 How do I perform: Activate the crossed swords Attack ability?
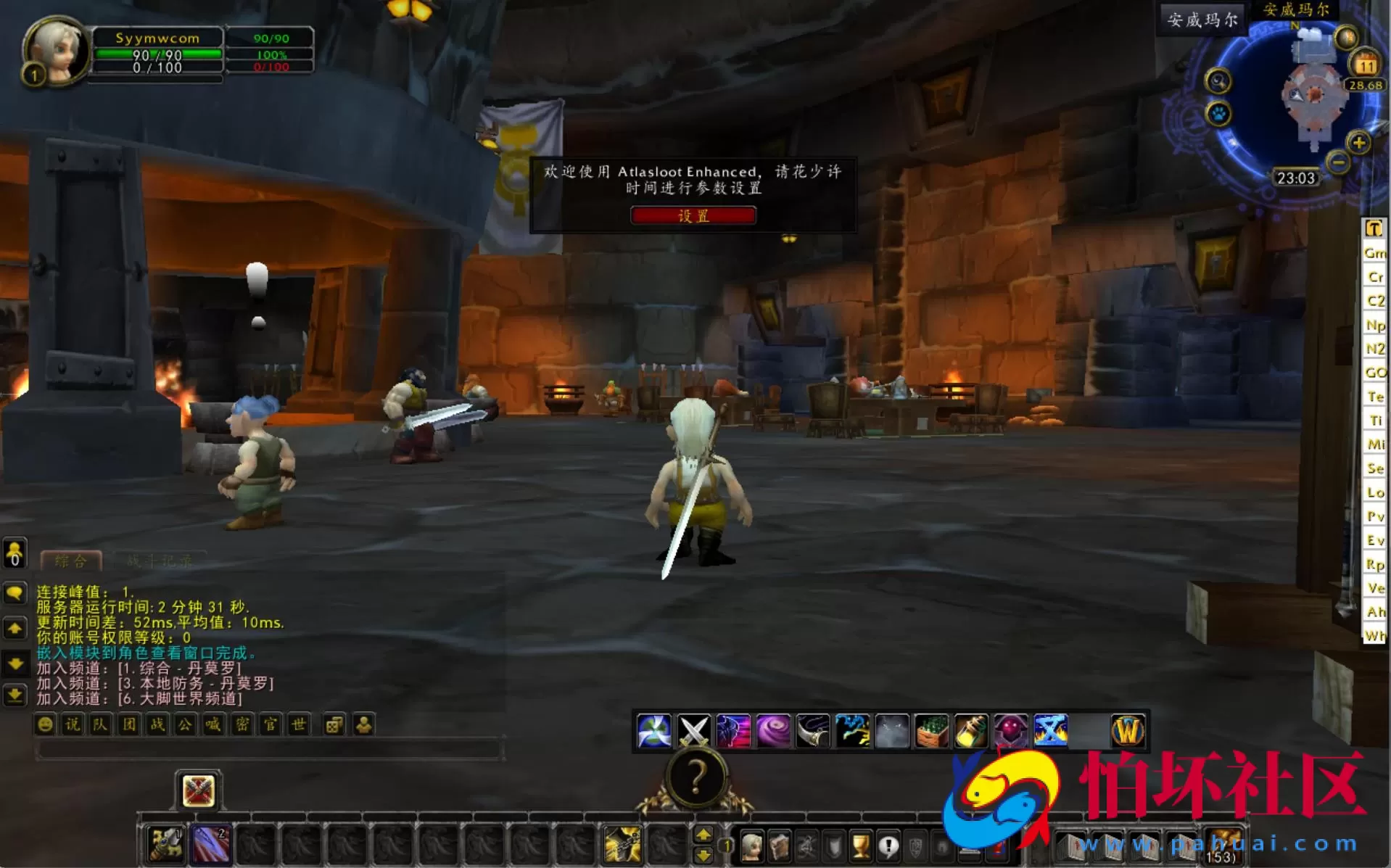pyautogui.click(x=693, y=732)
